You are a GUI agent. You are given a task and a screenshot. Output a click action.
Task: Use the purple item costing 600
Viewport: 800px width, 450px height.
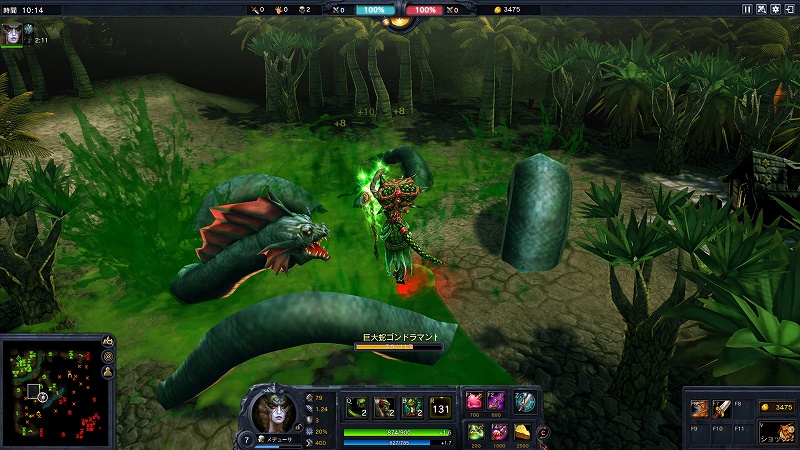[x=497, y=401]
